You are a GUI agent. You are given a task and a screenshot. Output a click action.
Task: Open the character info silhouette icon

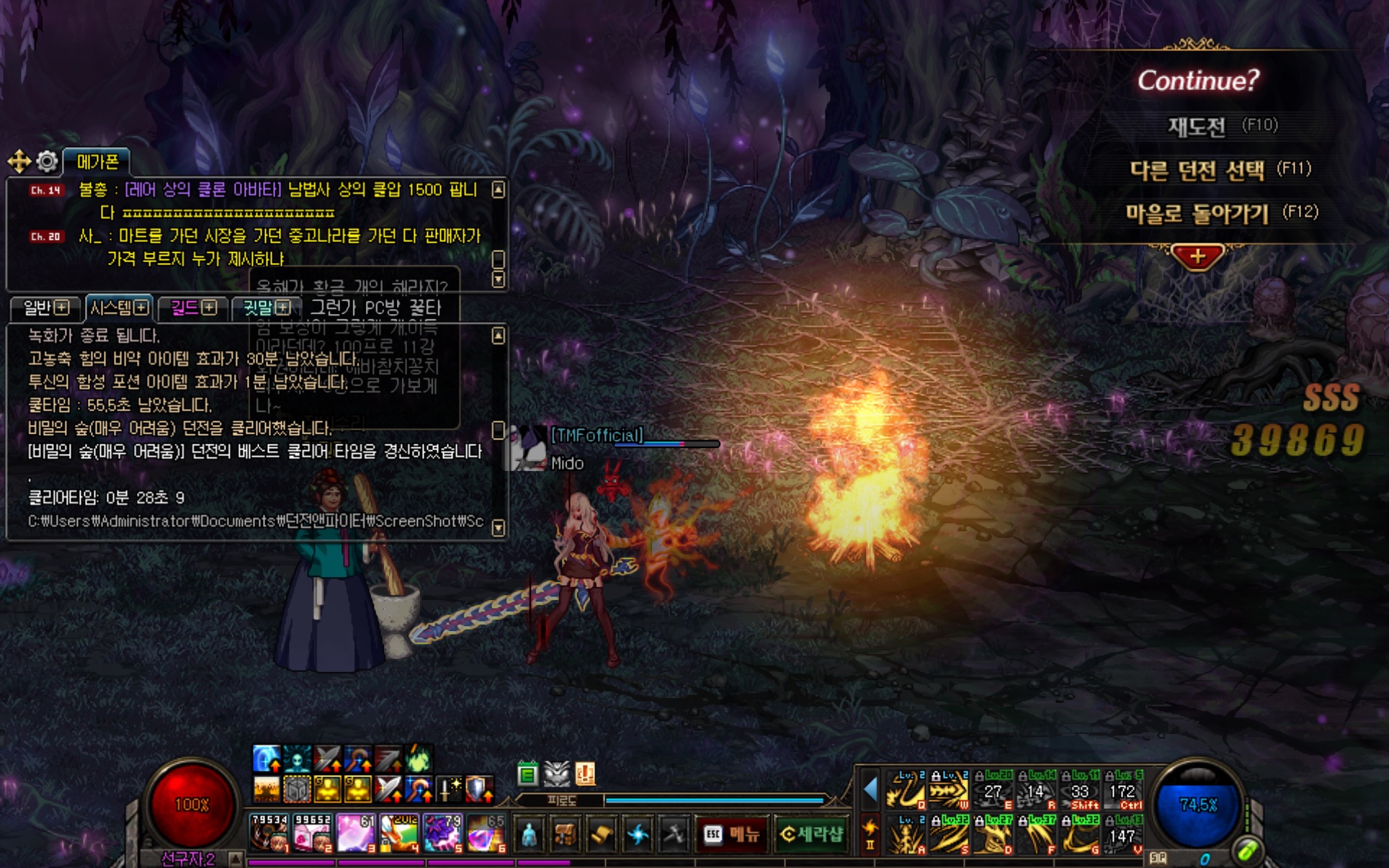click(530, 834)
